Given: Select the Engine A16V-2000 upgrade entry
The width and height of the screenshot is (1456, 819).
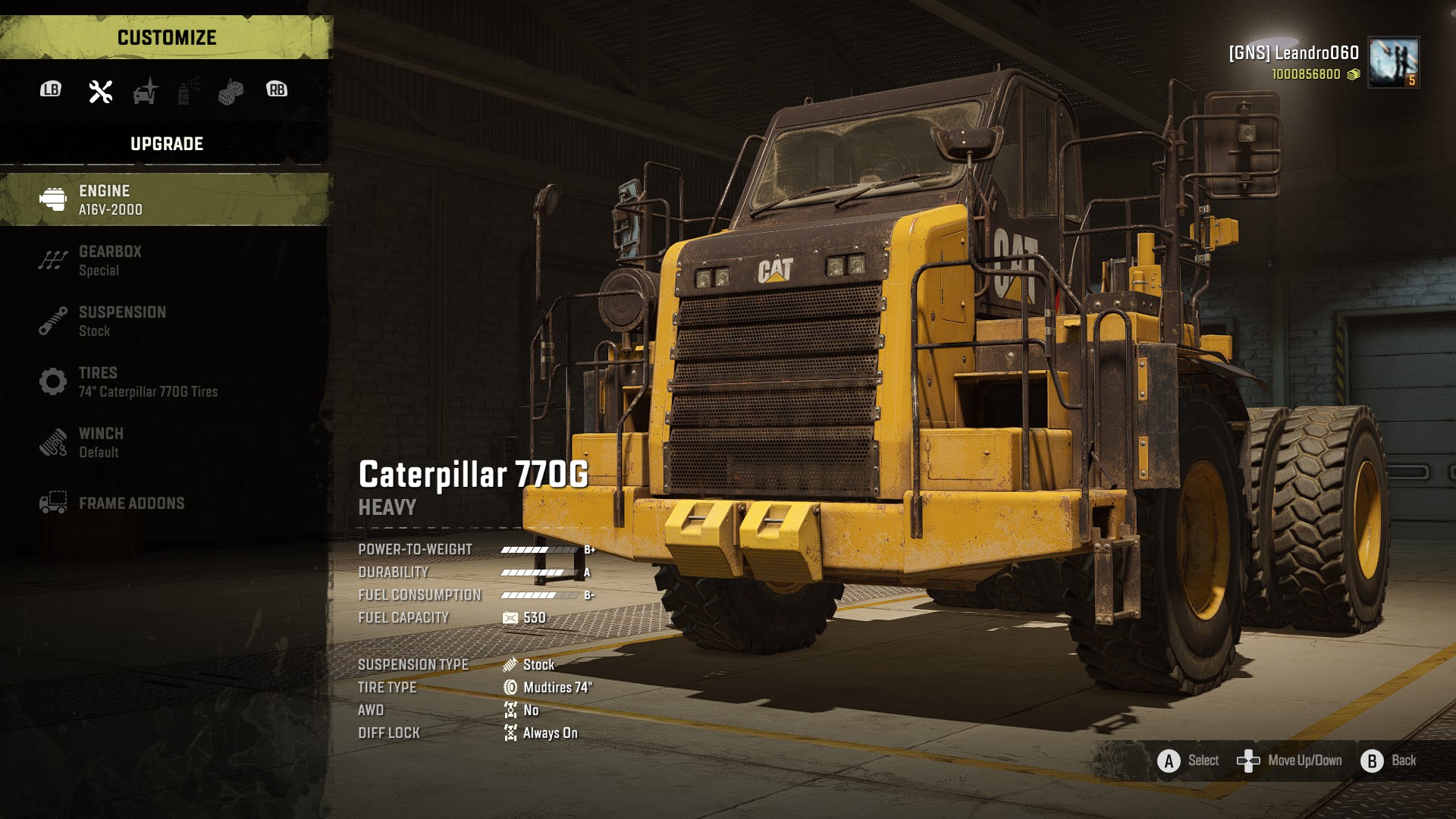Looking at the screenshot, I should pyautogui.click(x=165, y=199).
